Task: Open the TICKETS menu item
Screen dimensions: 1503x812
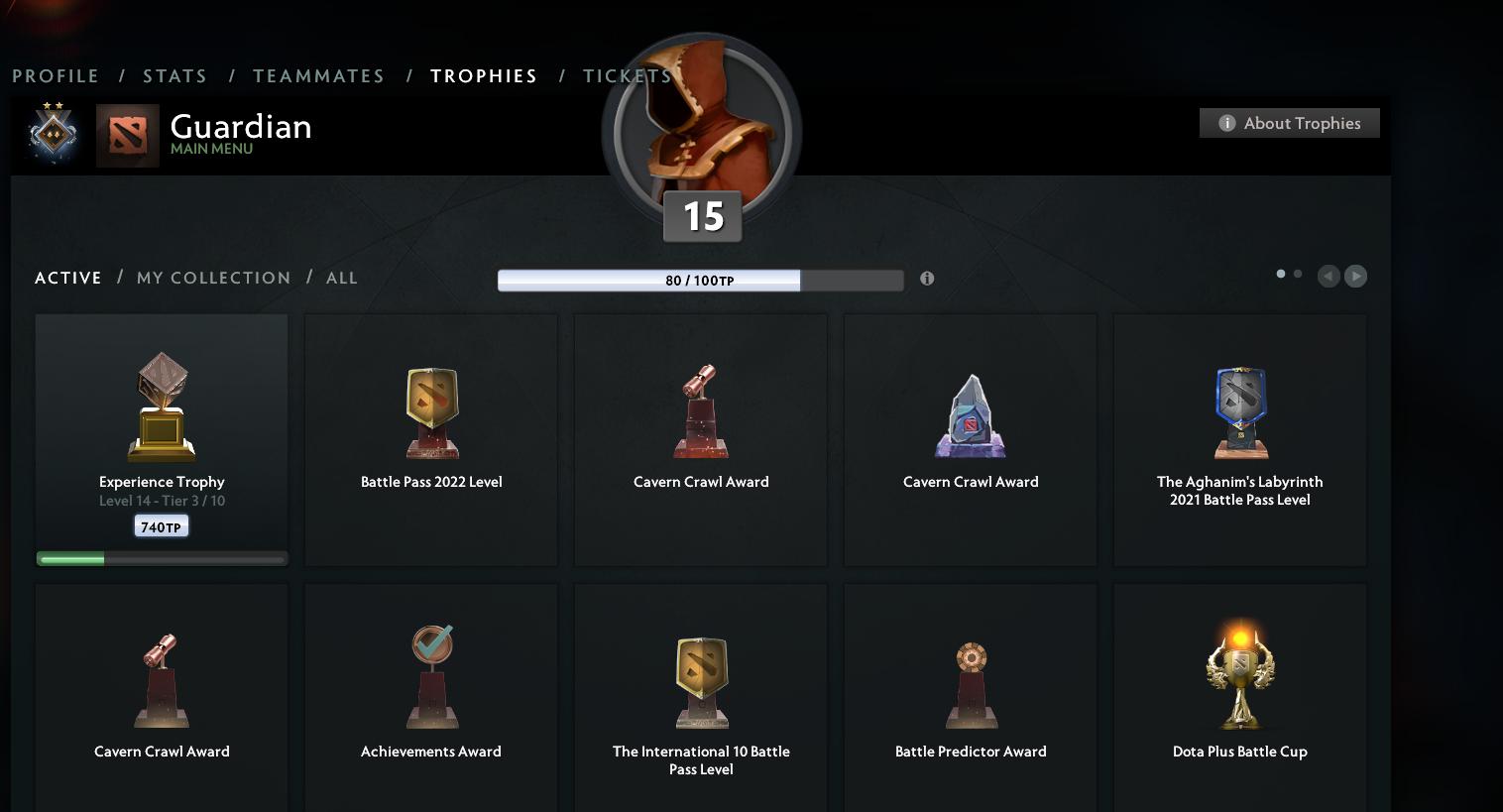Action: click(627, 75)
